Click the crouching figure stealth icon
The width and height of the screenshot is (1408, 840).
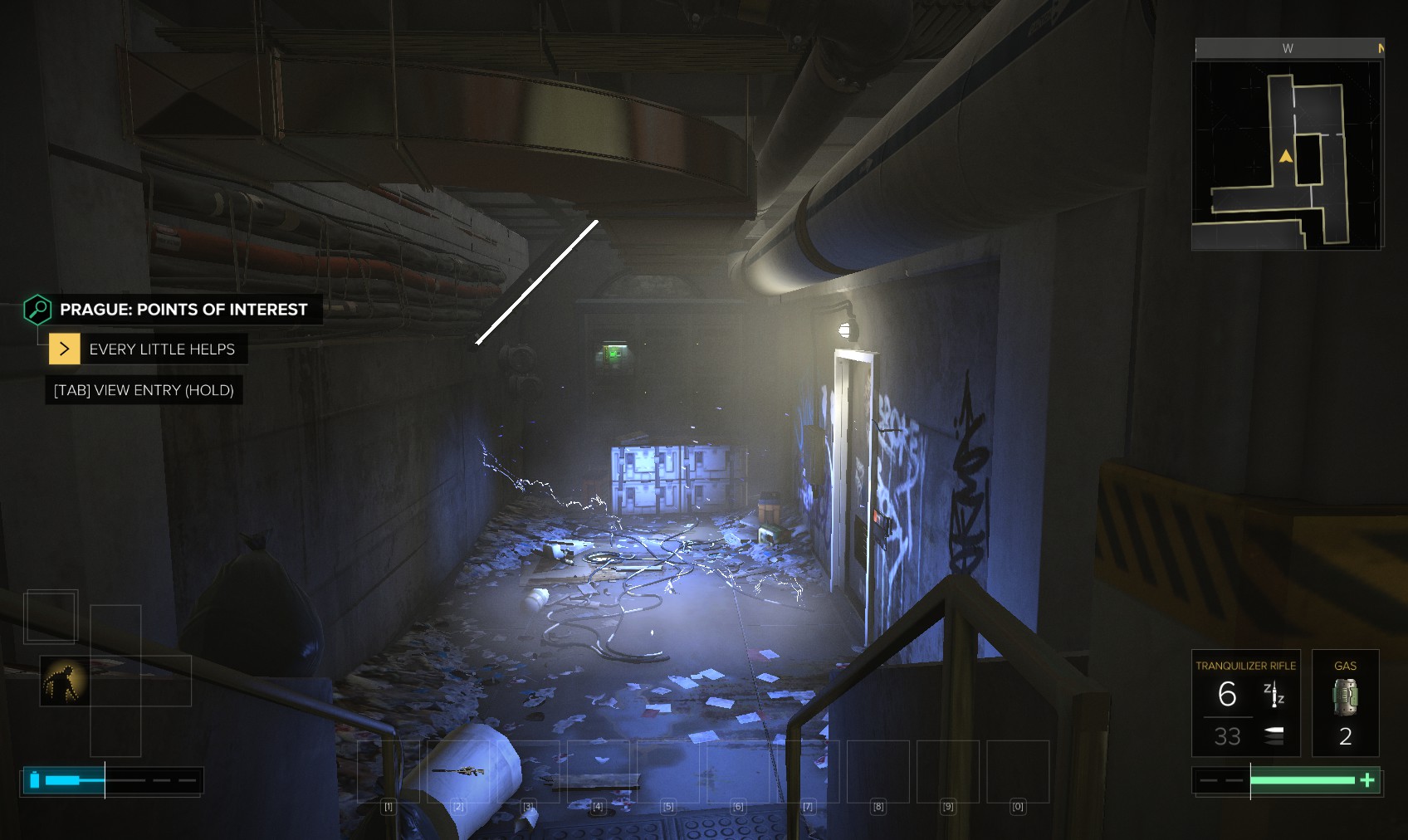64,681
